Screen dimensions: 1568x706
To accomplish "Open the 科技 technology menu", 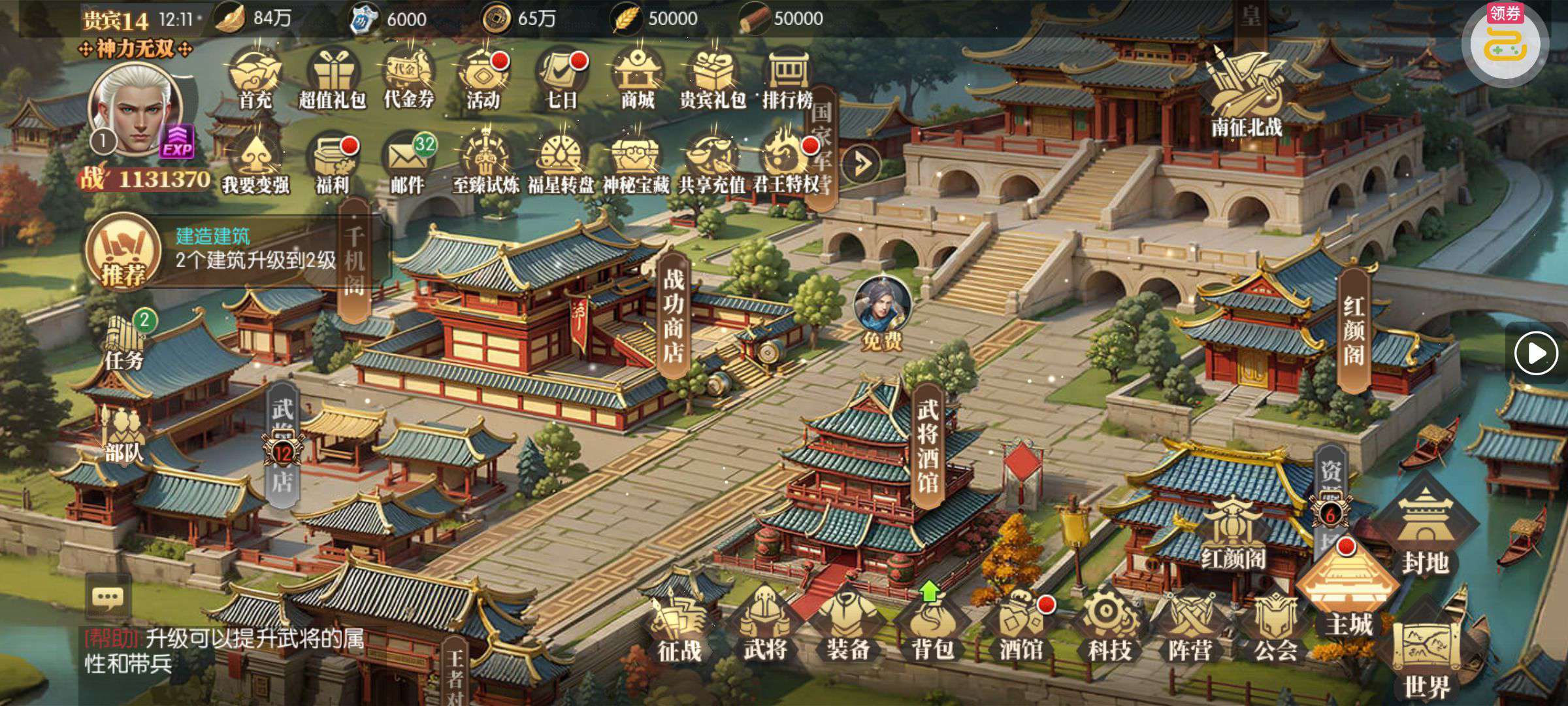I will [x=1109, y=628].
